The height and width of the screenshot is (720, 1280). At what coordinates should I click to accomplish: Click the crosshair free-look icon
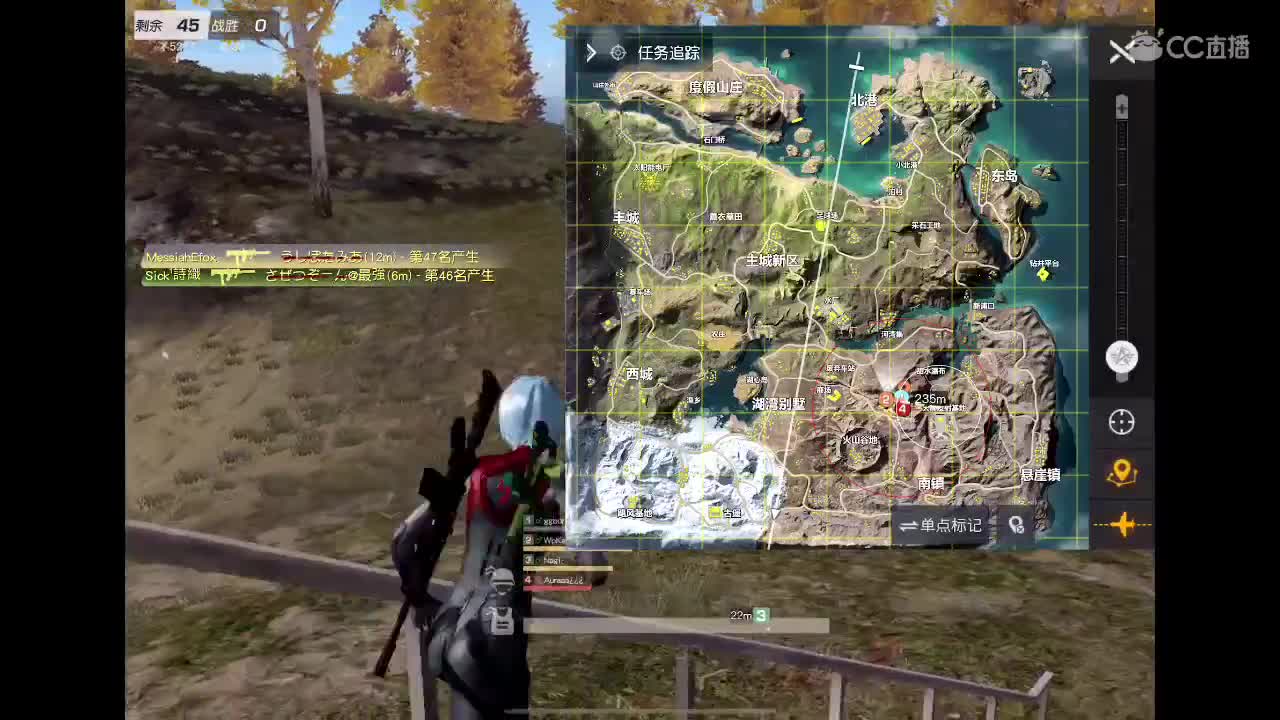(1121, 423)
